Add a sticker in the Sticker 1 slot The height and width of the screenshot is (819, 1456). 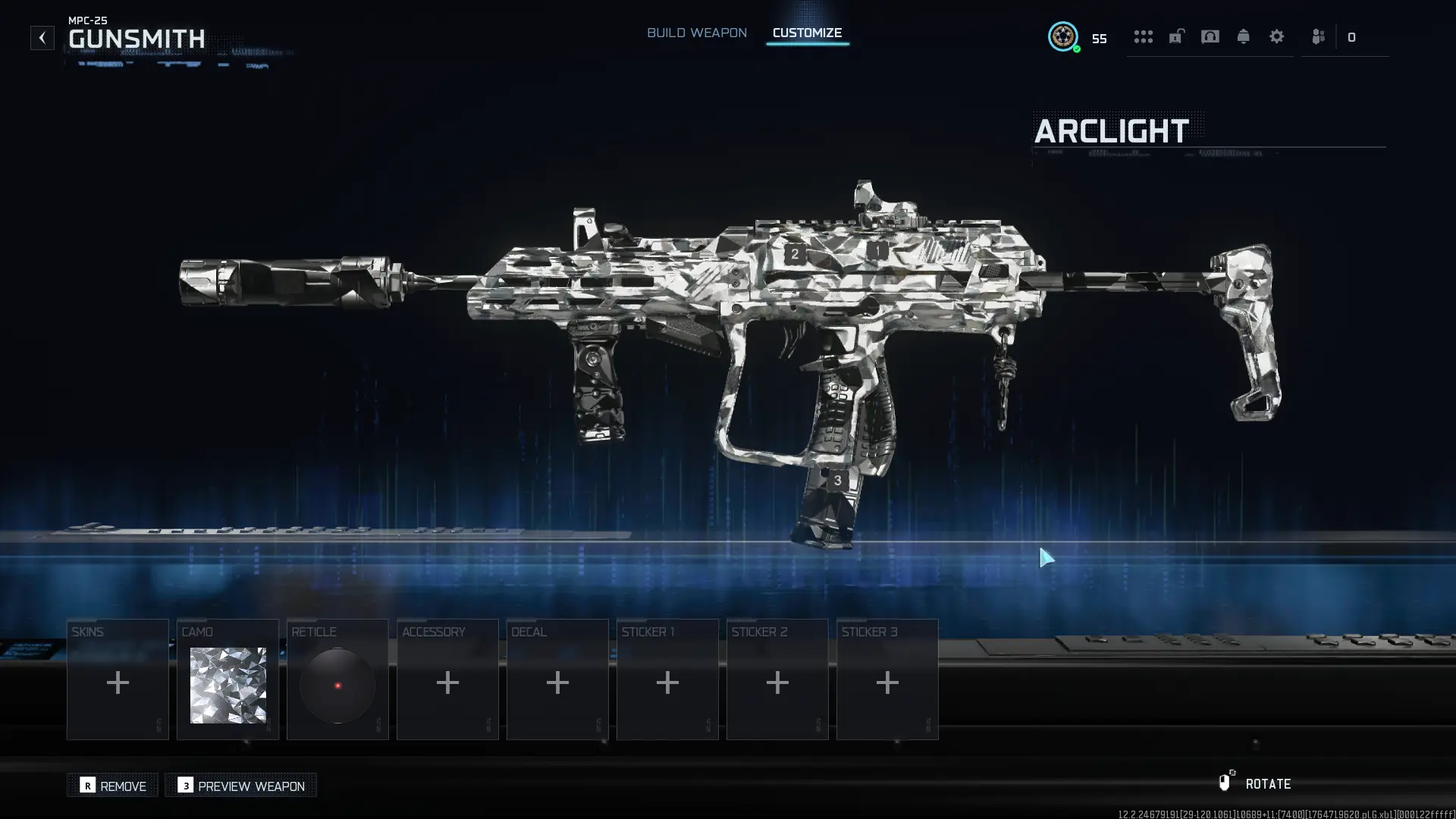pos(667,681)
